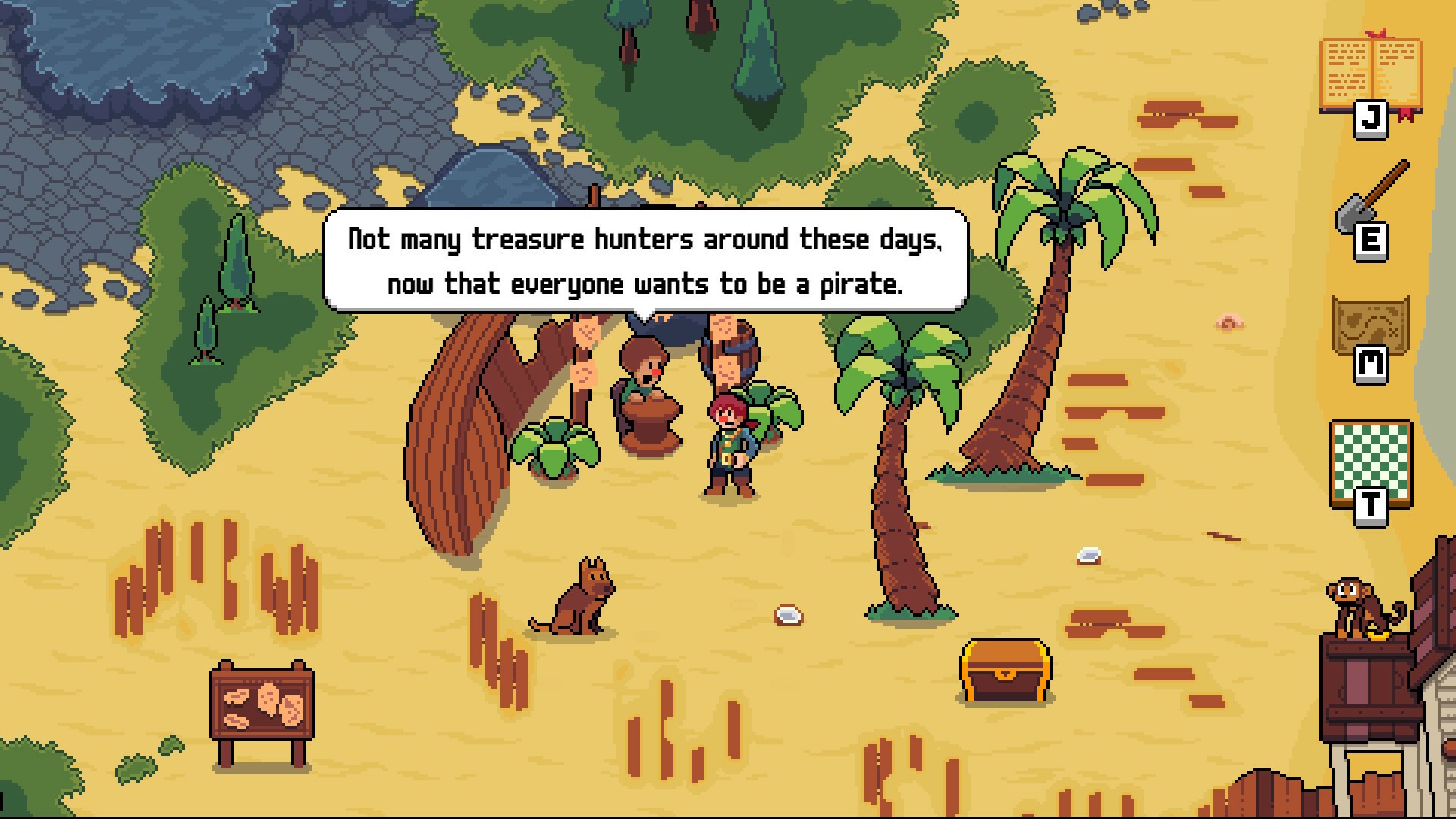Open the journal book icon
Viewport: 1456px width, 819px height.
point(1370,76)
